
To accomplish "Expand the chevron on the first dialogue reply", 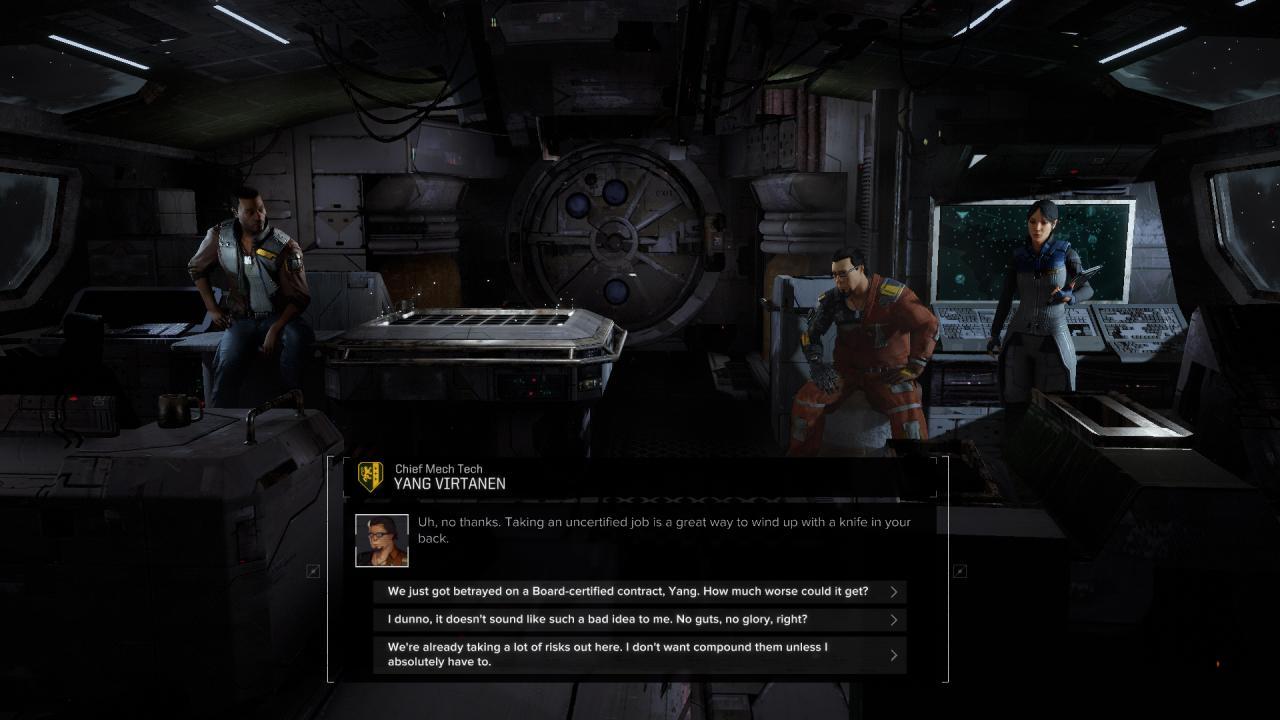I will [x=893, y=590].
